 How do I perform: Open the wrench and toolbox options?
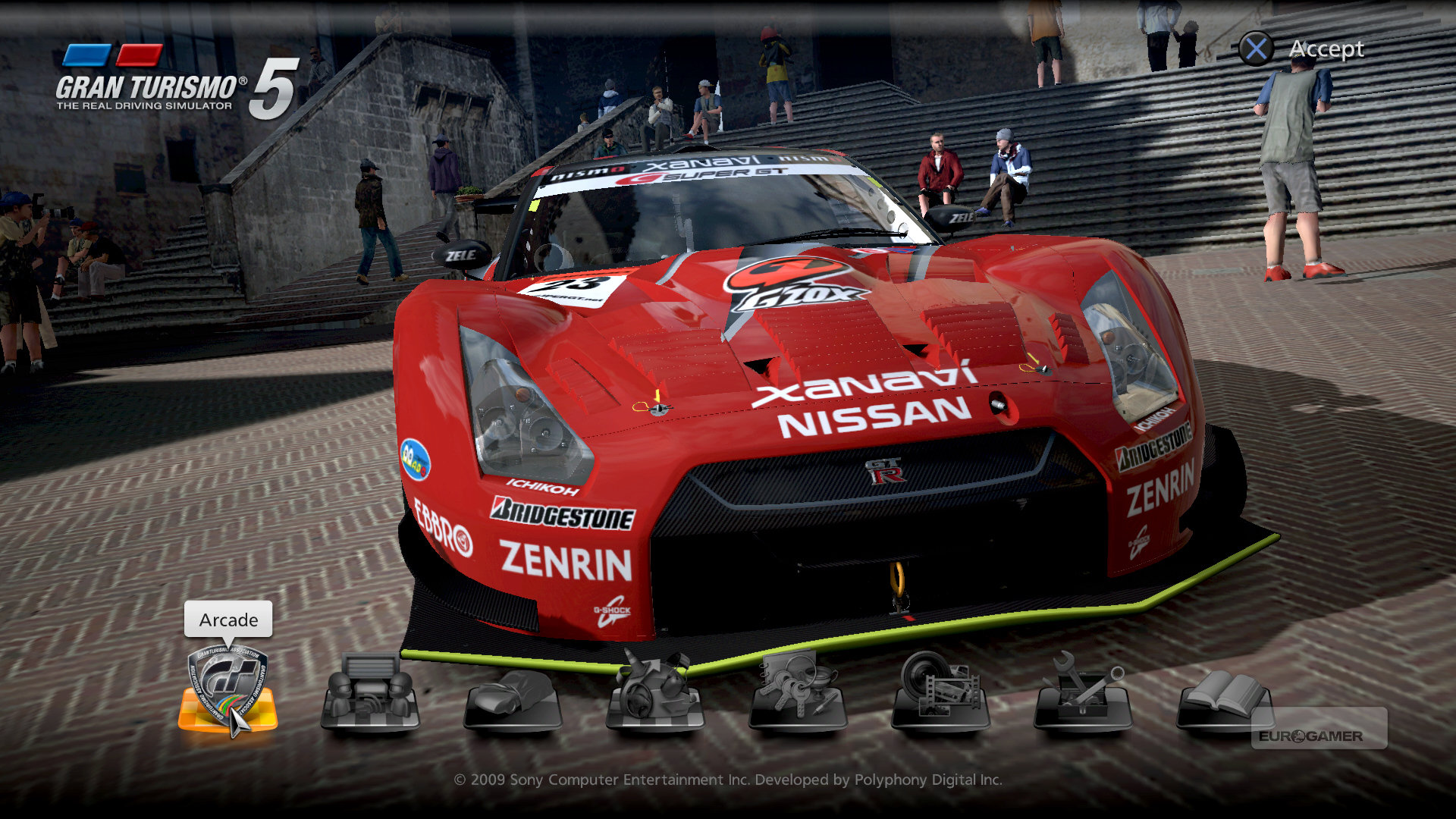pos(1083,690)
